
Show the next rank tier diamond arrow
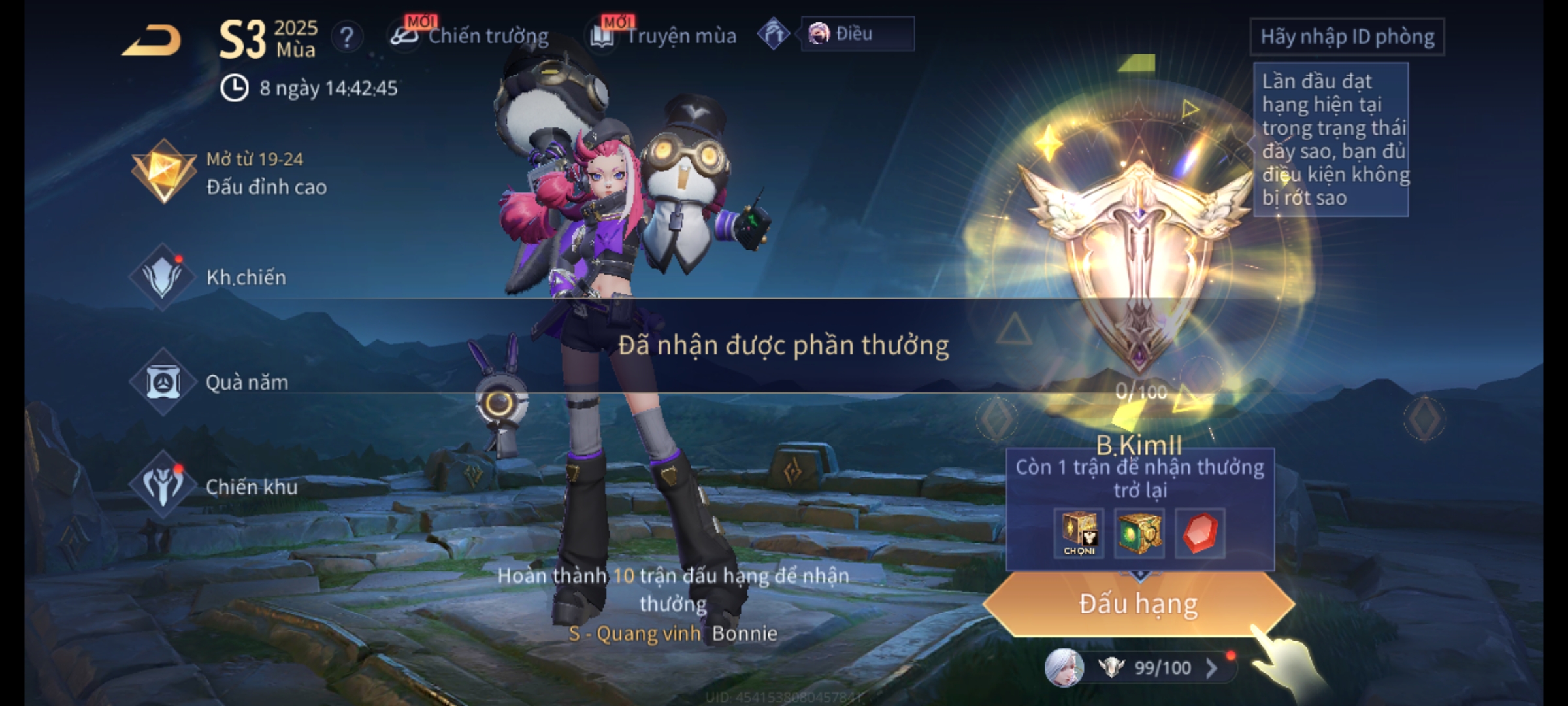(x=1424, y=418)
